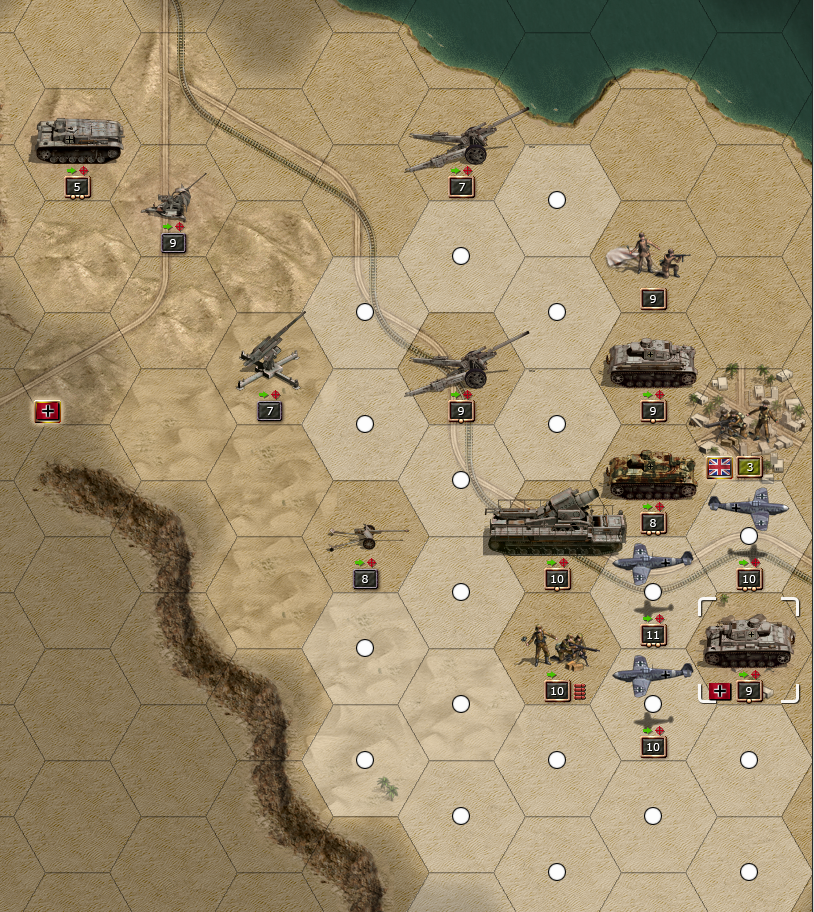Target the British-flagged unit in the town
This screenshot has width=814, height=912.
click(x=748, y=410)
